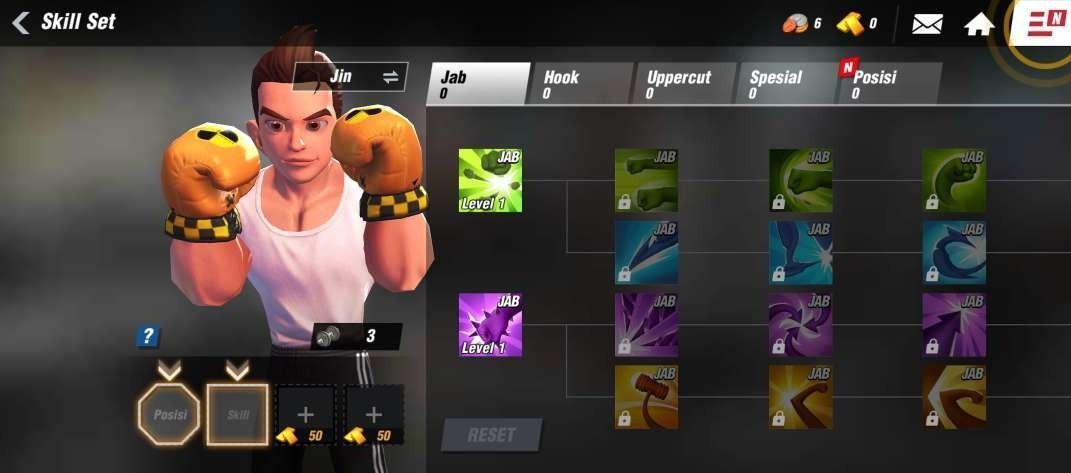The height and width of the screenshot is (473, 1071).
Task: Open the Uppercut skill tab
Action: (686, 84)
